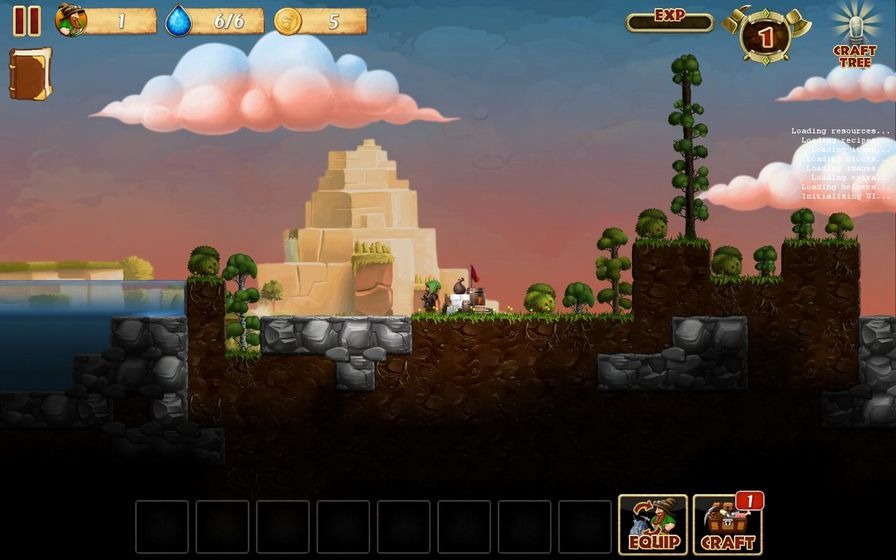The height and width of the screenshot is (560, 896).
Task: Pause the game
Action: pyautogui.click(x=27, y=21)
